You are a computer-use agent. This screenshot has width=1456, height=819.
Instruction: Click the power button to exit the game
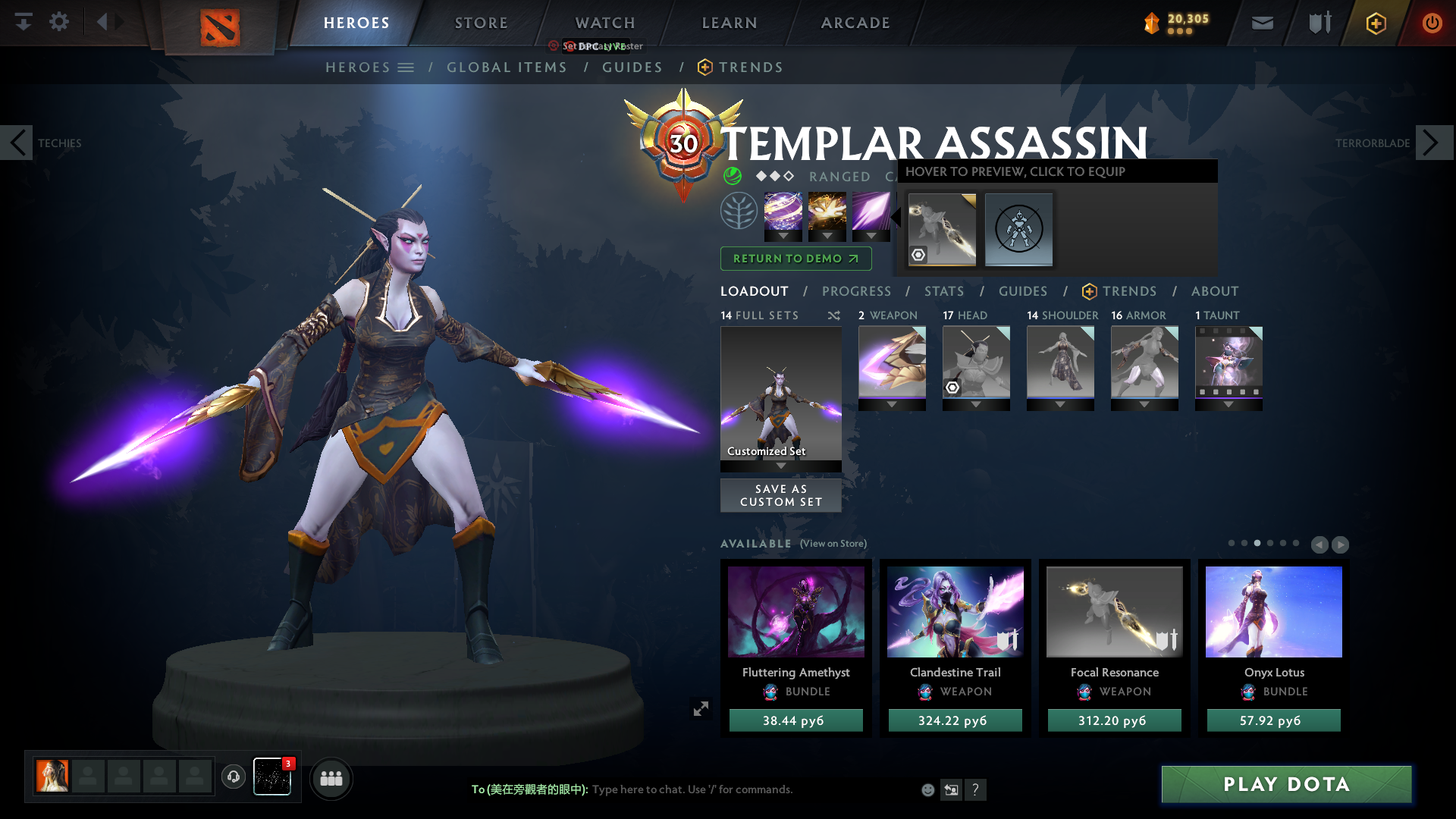pos(1432,23)
